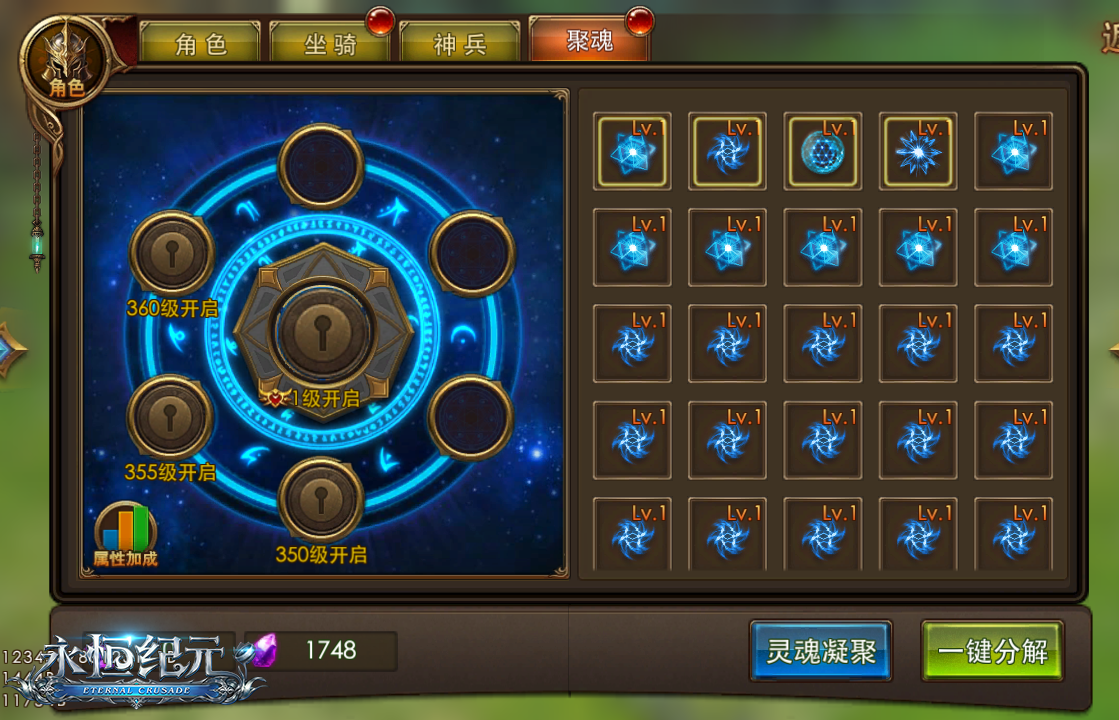Open the 属性加成 stats icon
This screenshot has height=720, width=1119.
(126, 534)
